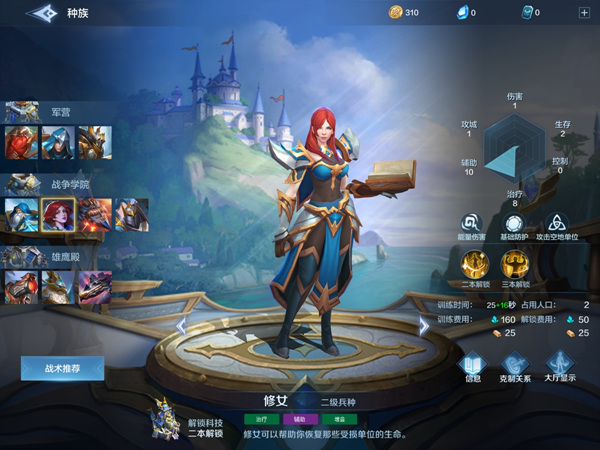Show the 攻击空地单位 attack type icon
The width and height of the screenshot is (600, 450).
559,224
